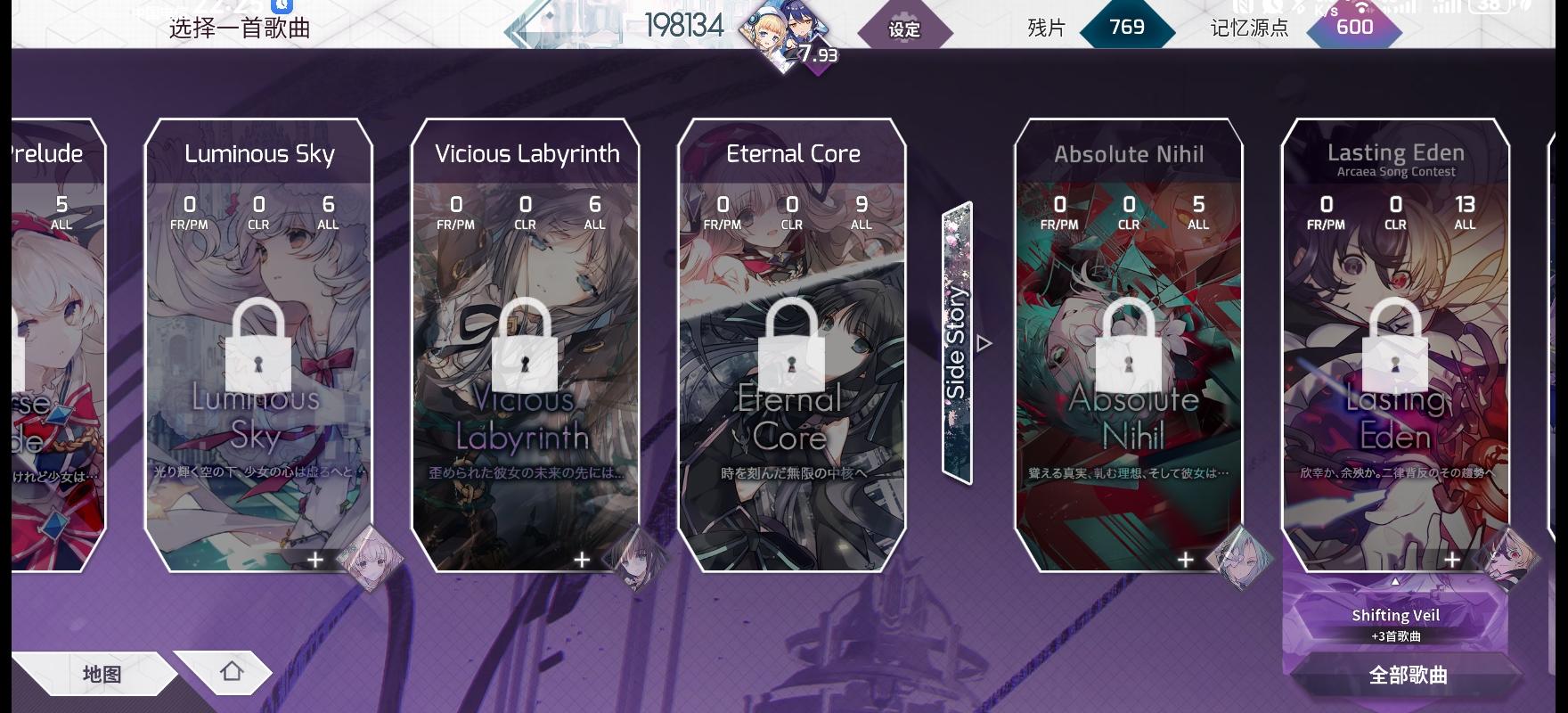Tap the 记忆源点 badge showing 600
Image resolution: width=1568 pixels, height=713 pixels.
[1352, 27]
